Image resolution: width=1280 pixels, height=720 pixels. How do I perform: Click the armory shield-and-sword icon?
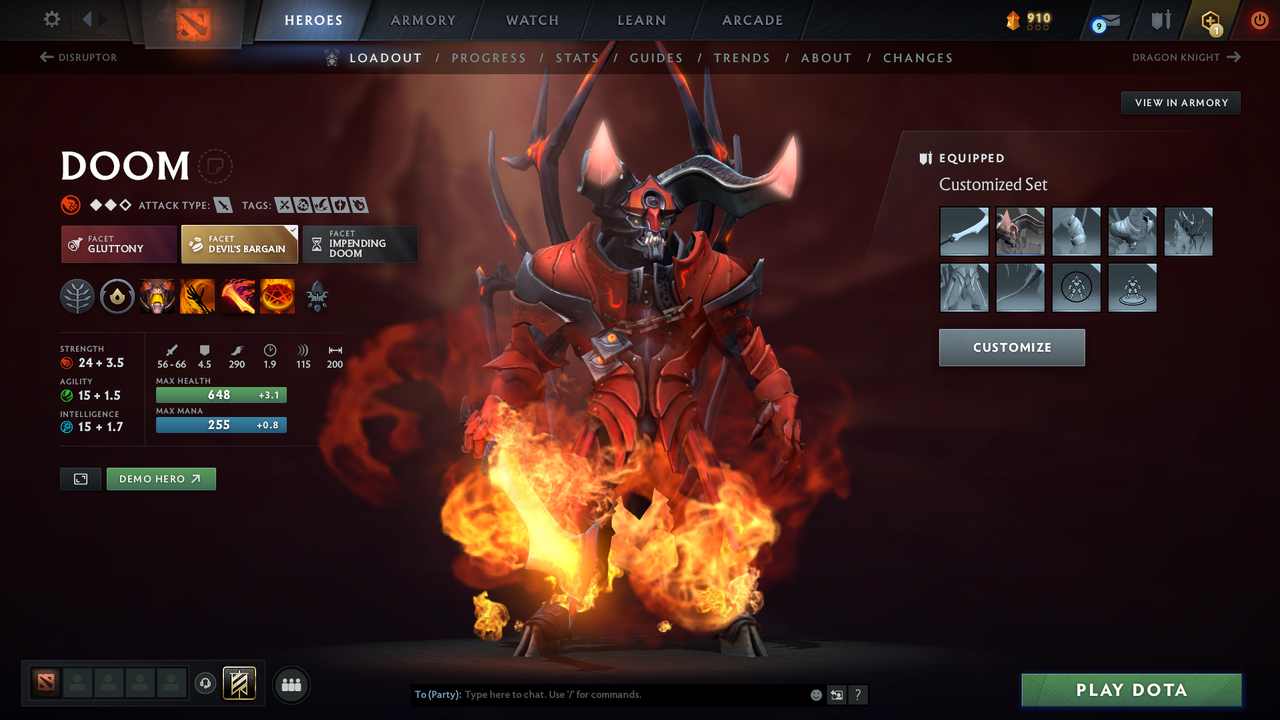click(x=1159, y=19)
